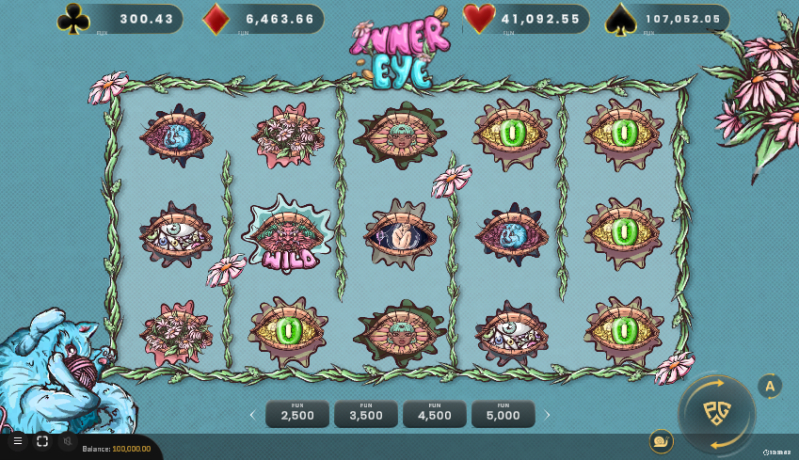This screenshot has height=460, width=799.
Task: Set the bet to 4,500
Action: click(x=434, y=414)
